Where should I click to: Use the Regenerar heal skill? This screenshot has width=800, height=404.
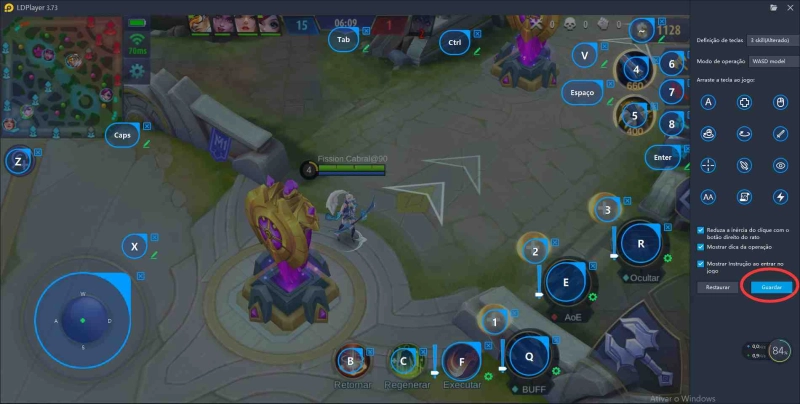tap(405, 362)
